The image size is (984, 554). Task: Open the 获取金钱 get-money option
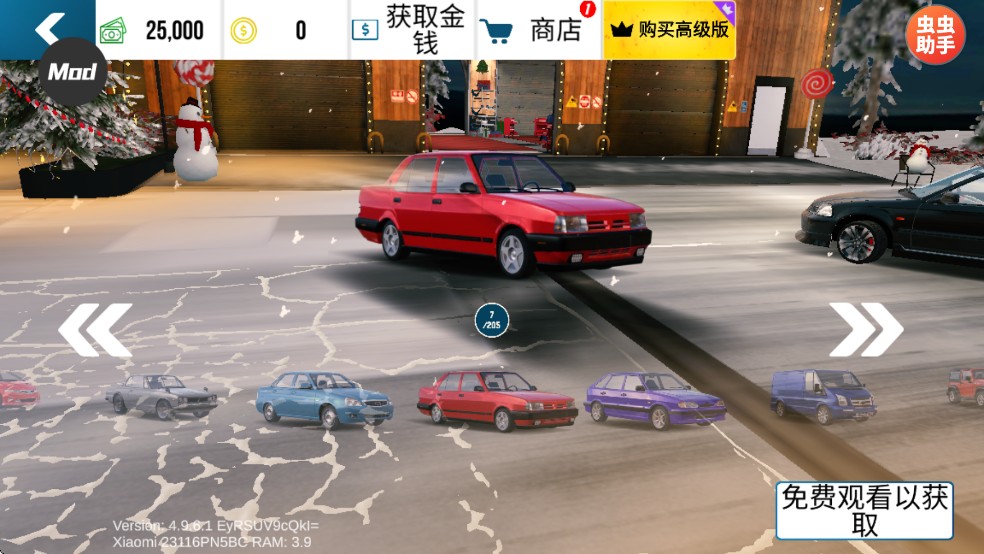tap(412, 30)
